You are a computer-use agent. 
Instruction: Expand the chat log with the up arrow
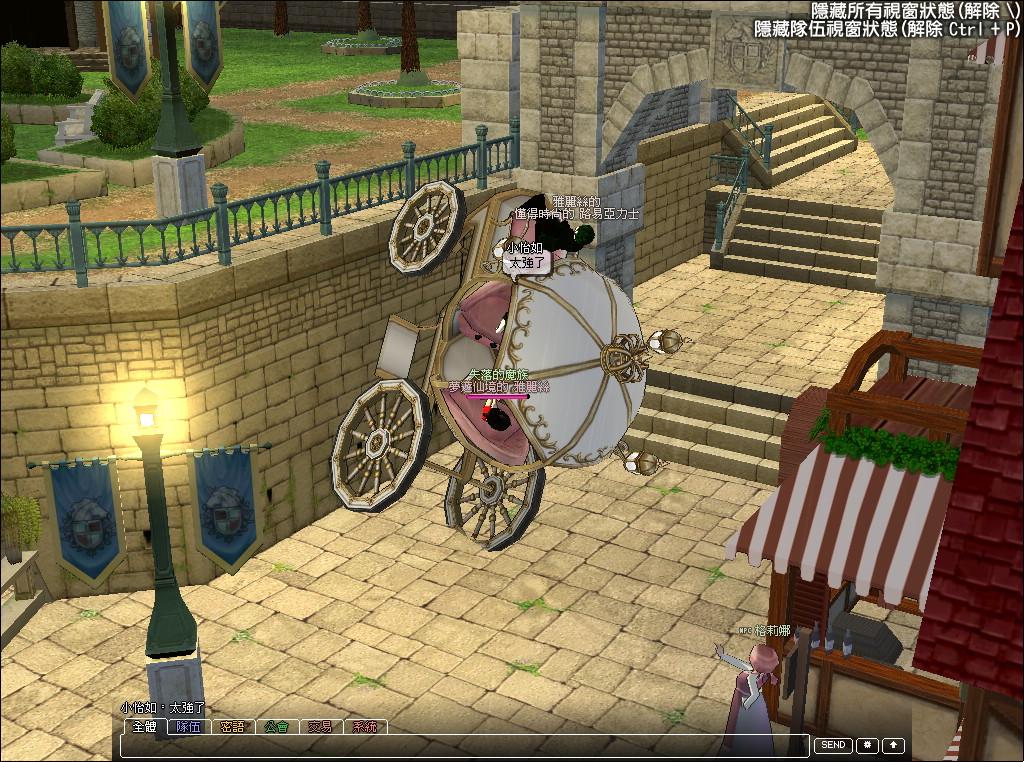click(x=893, y=746)
